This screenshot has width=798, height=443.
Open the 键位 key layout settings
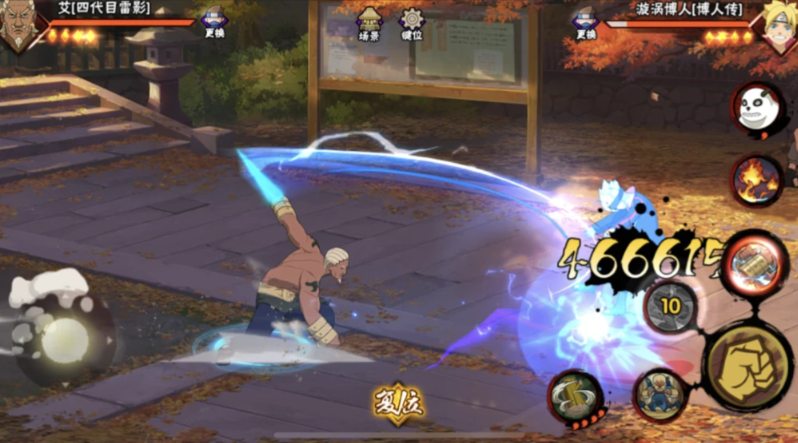(x=410, y=24)
